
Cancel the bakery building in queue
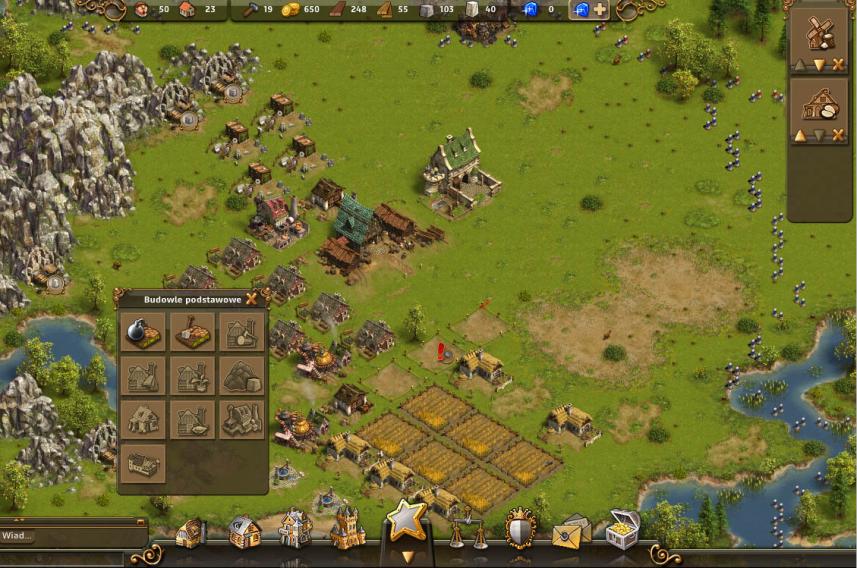(838, 136)
